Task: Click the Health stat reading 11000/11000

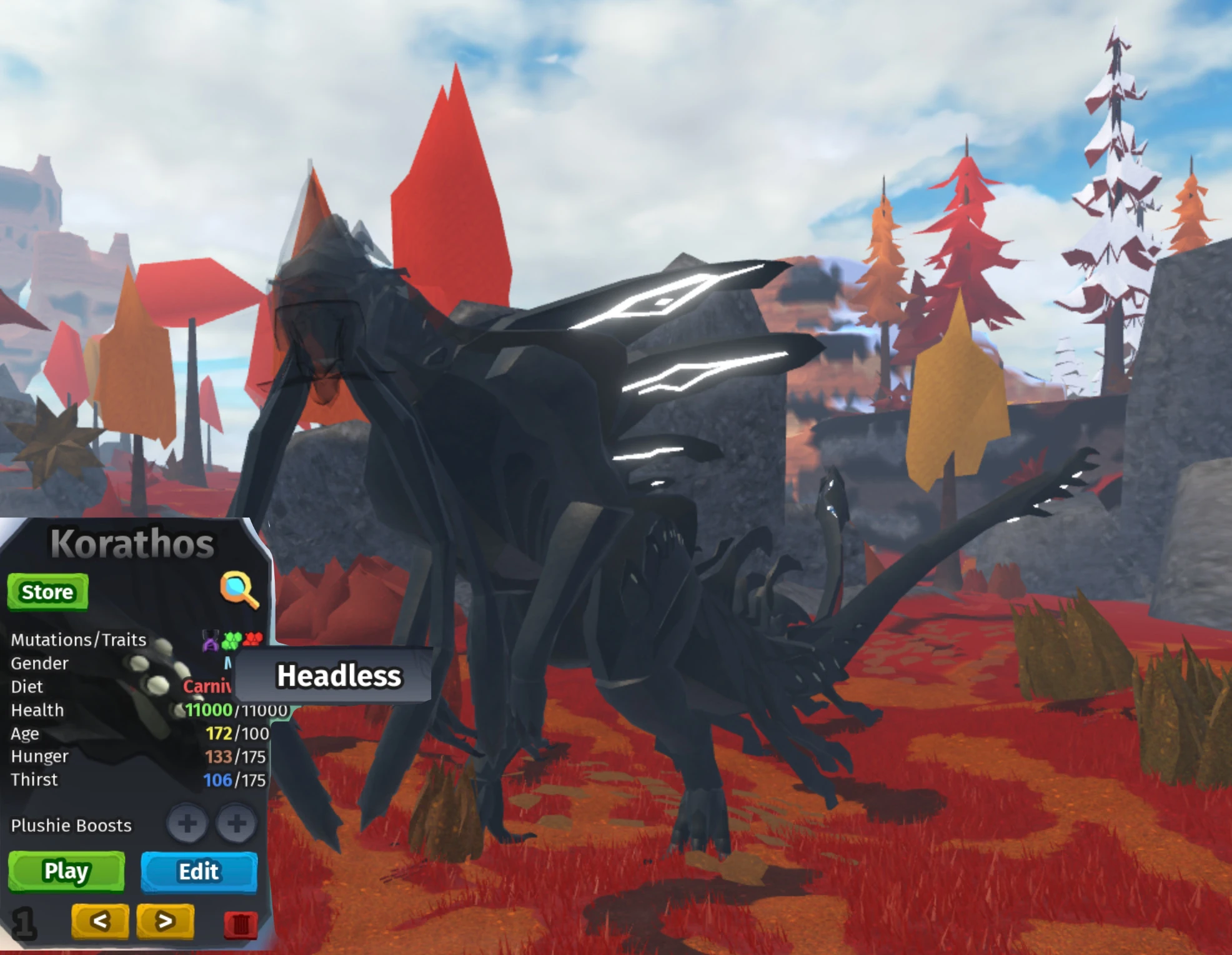Action: (x=237, y=709)
